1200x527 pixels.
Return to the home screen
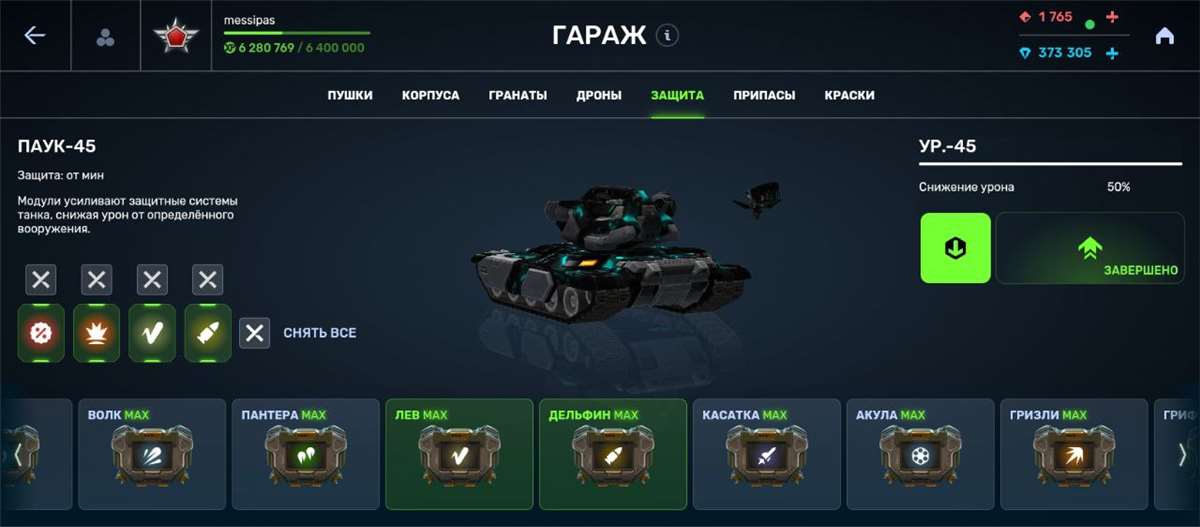[1164, 36]
